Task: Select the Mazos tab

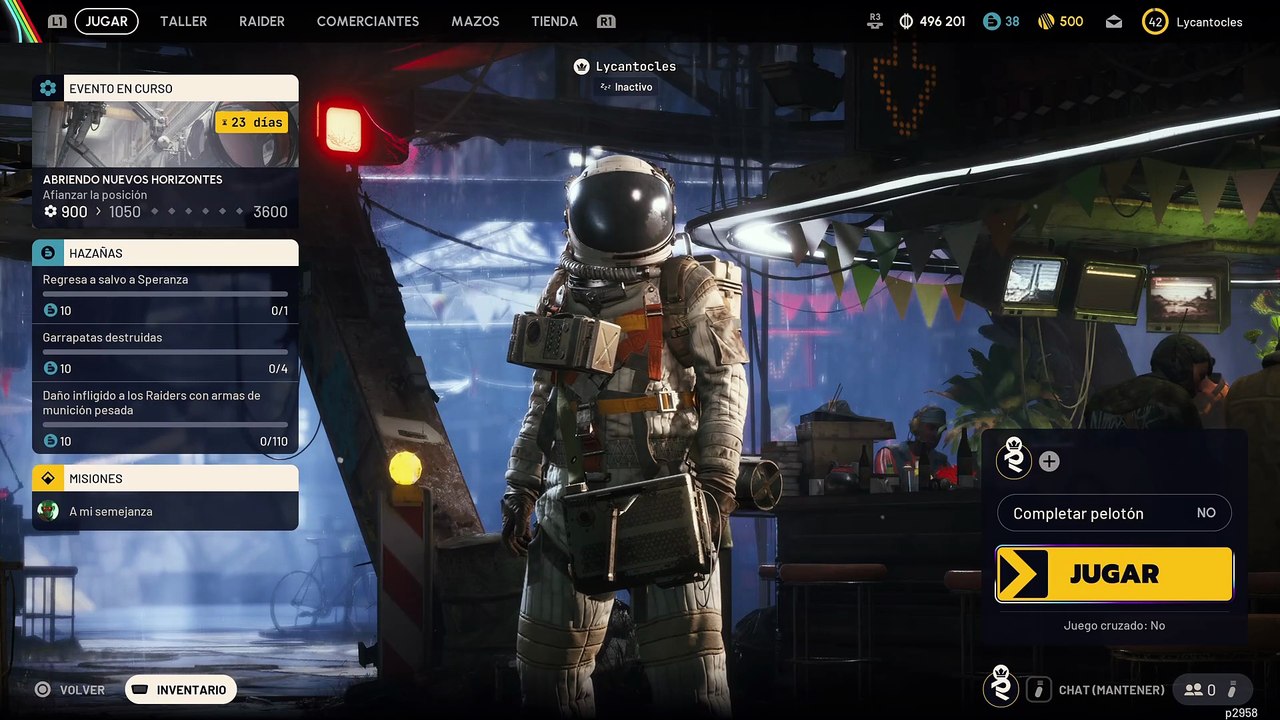Action: pyautogui.click(x=475, y=21)
